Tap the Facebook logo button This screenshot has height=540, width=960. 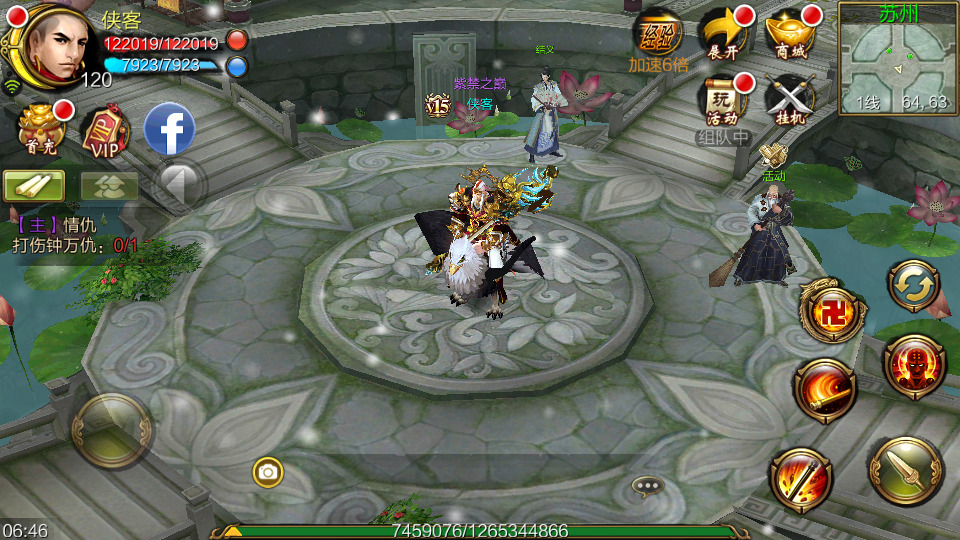point(169,129)
